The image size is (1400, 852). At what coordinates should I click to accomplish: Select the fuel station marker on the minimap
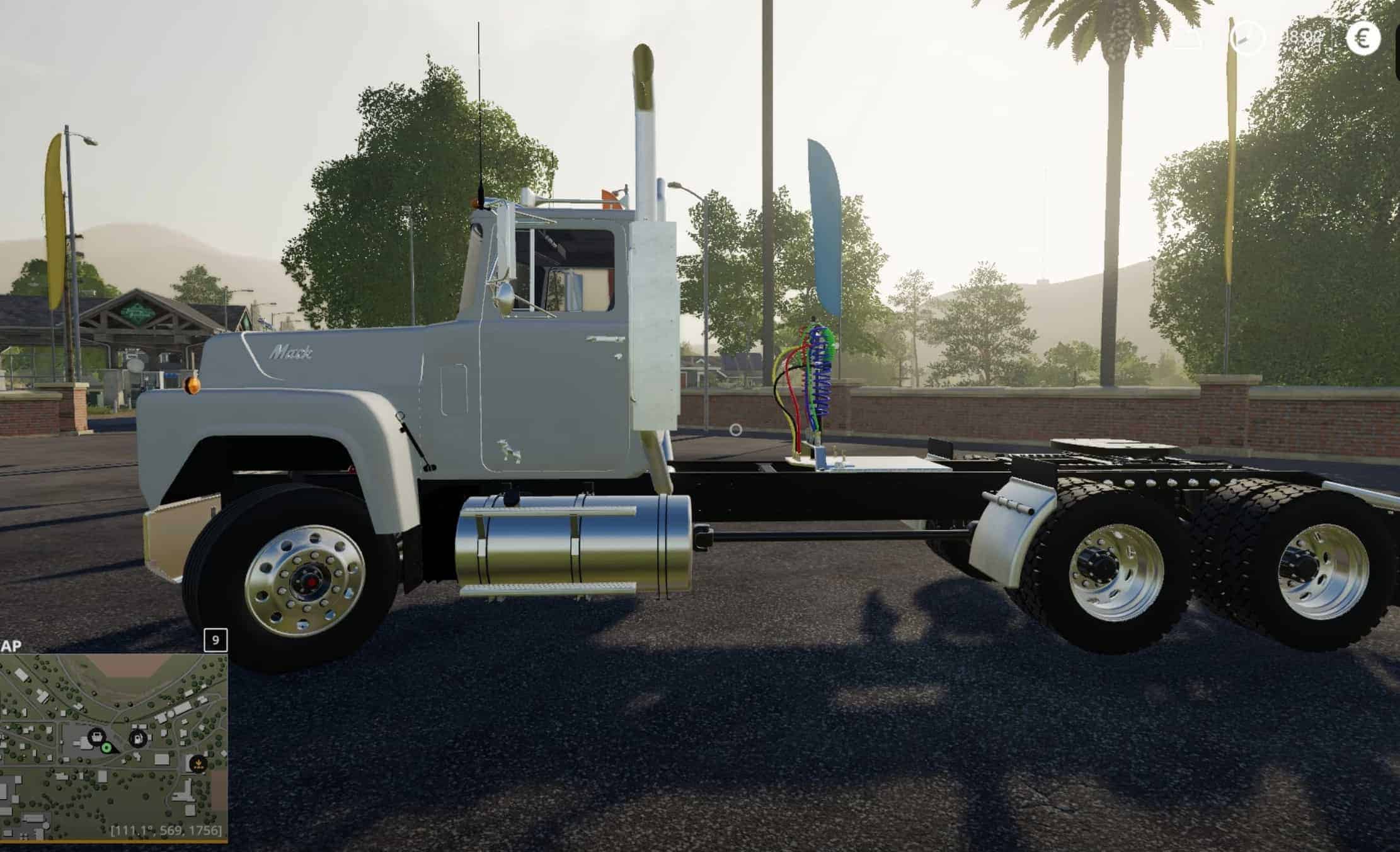point(139,739)
